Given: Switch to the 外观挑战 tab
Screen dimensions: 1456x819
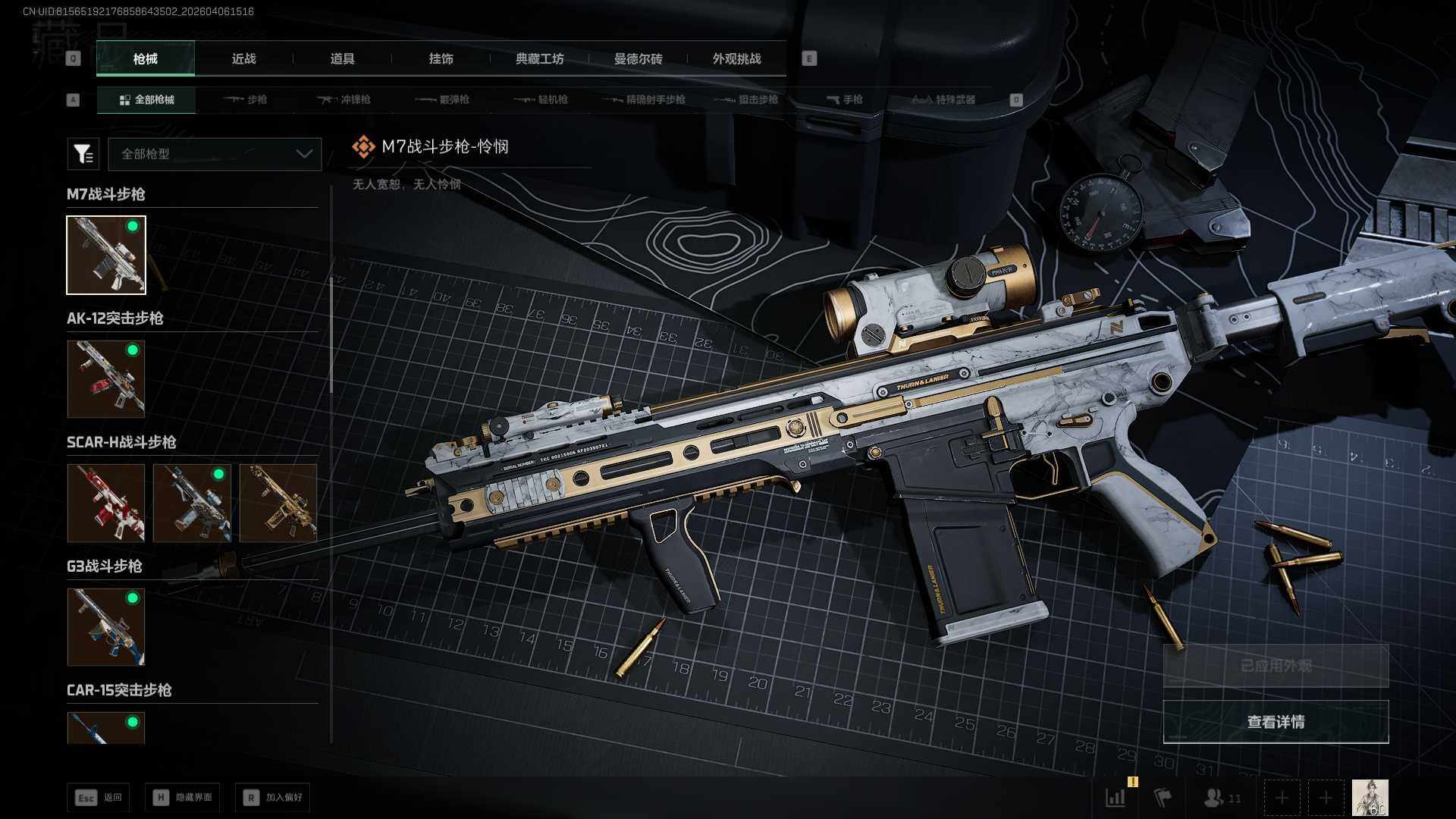Looking at the screenshot, I should (736, 58).
